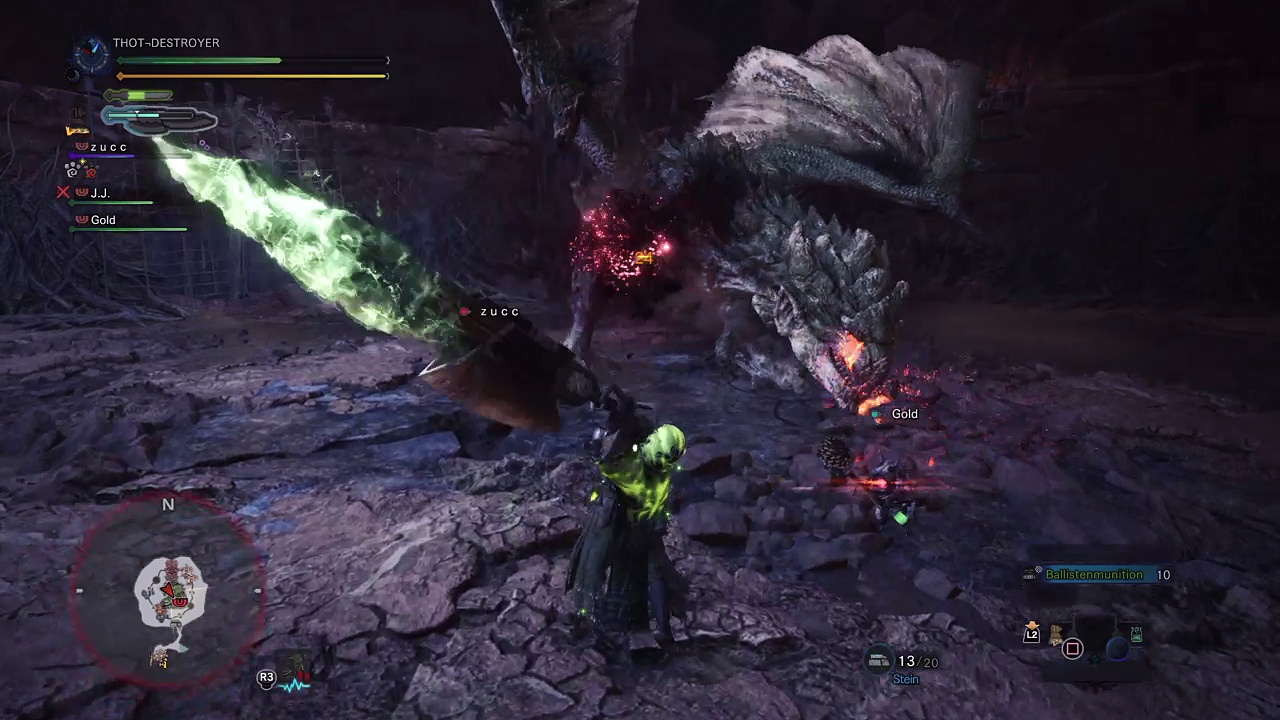Select party member Gold in the list
The image size is (1280, 720).
point(103,220)
